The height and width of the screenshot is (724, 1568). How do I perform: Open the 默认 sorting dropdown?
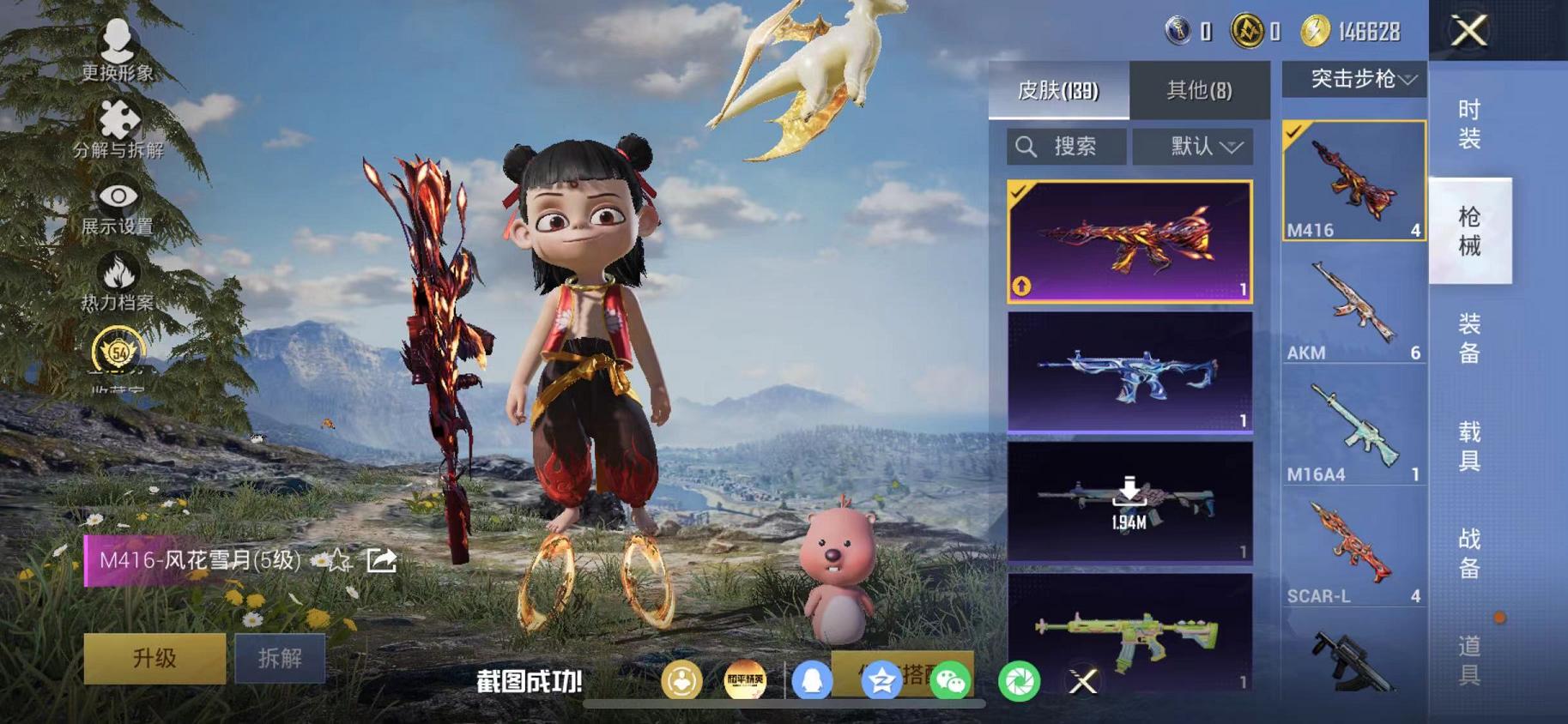pos(1194,146)
